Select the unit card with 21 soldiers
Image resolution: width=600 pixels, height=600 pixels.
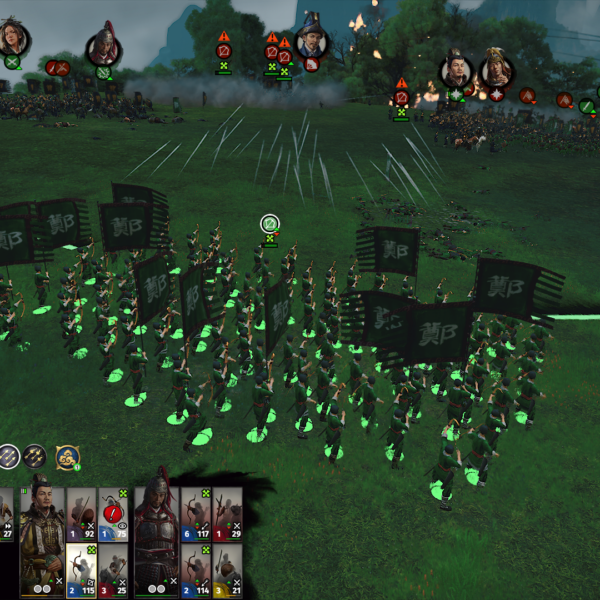(x=228, y=570)
